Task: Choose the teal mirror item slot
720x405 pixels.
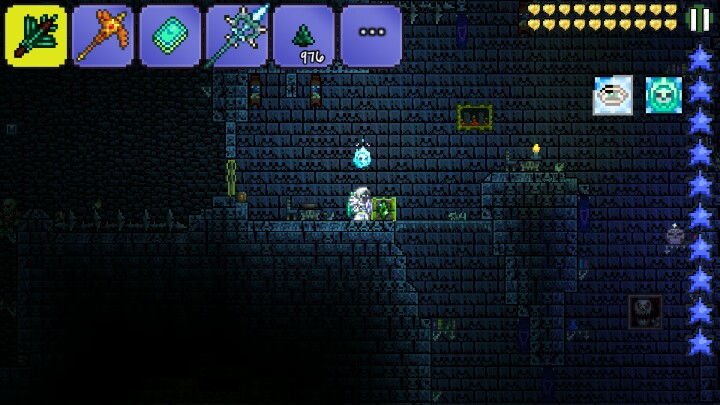Action: tap(170, 36)
